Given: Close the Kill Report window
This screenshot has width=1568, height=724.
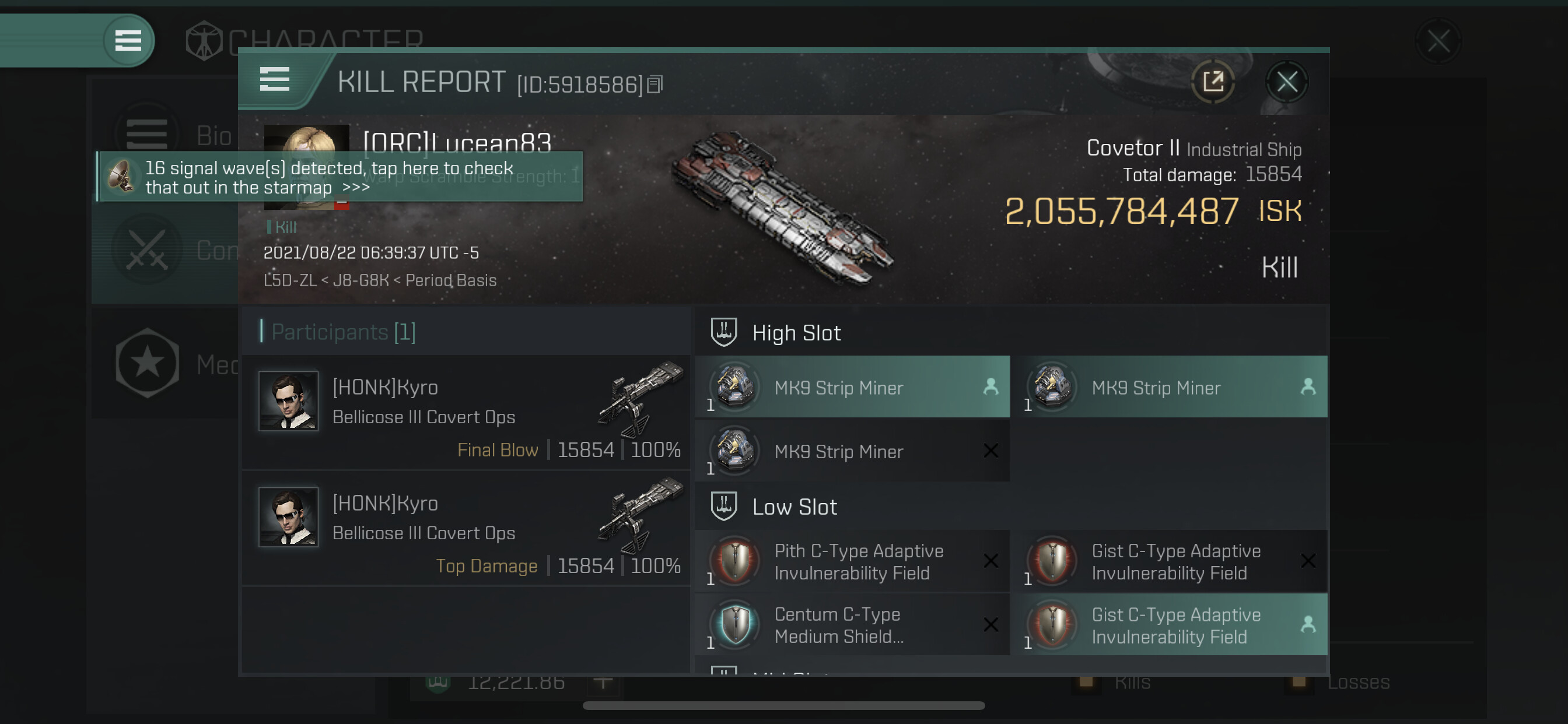Looking at the screenshot, I should [x=1286, y=82].
